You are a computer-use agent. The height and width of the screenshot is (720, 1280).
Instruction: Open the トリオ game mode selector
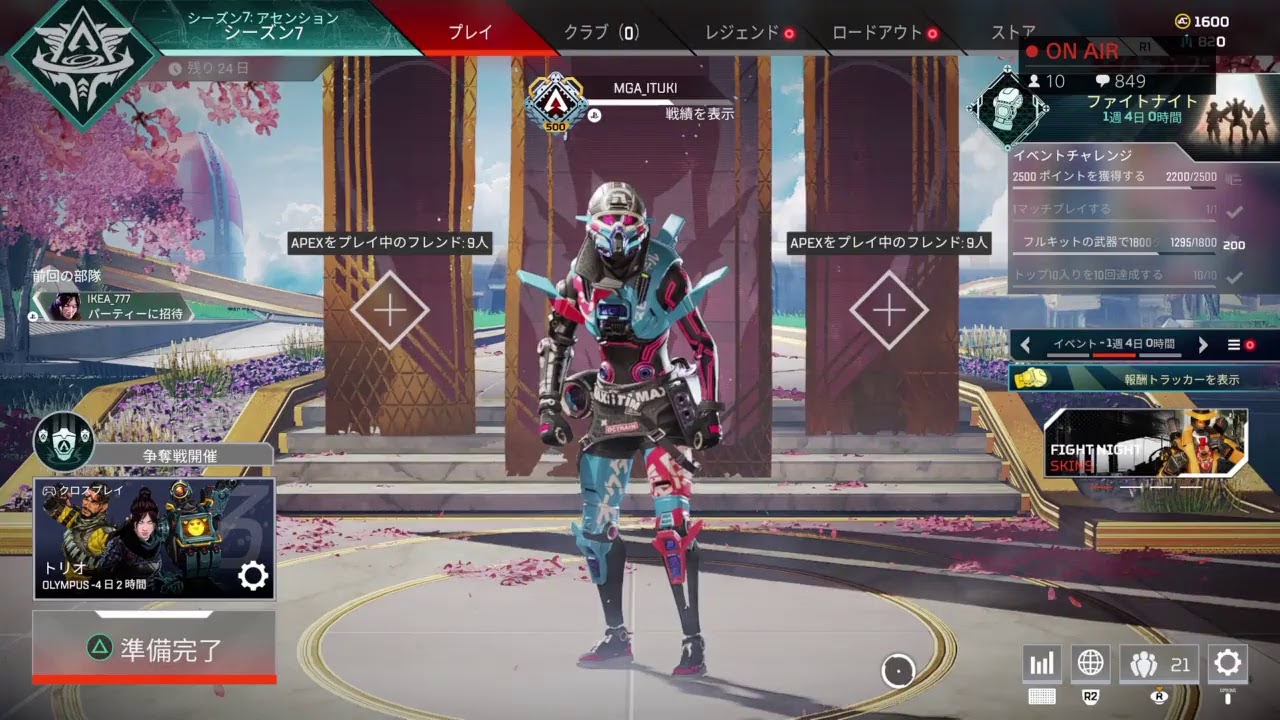[154, 539]
